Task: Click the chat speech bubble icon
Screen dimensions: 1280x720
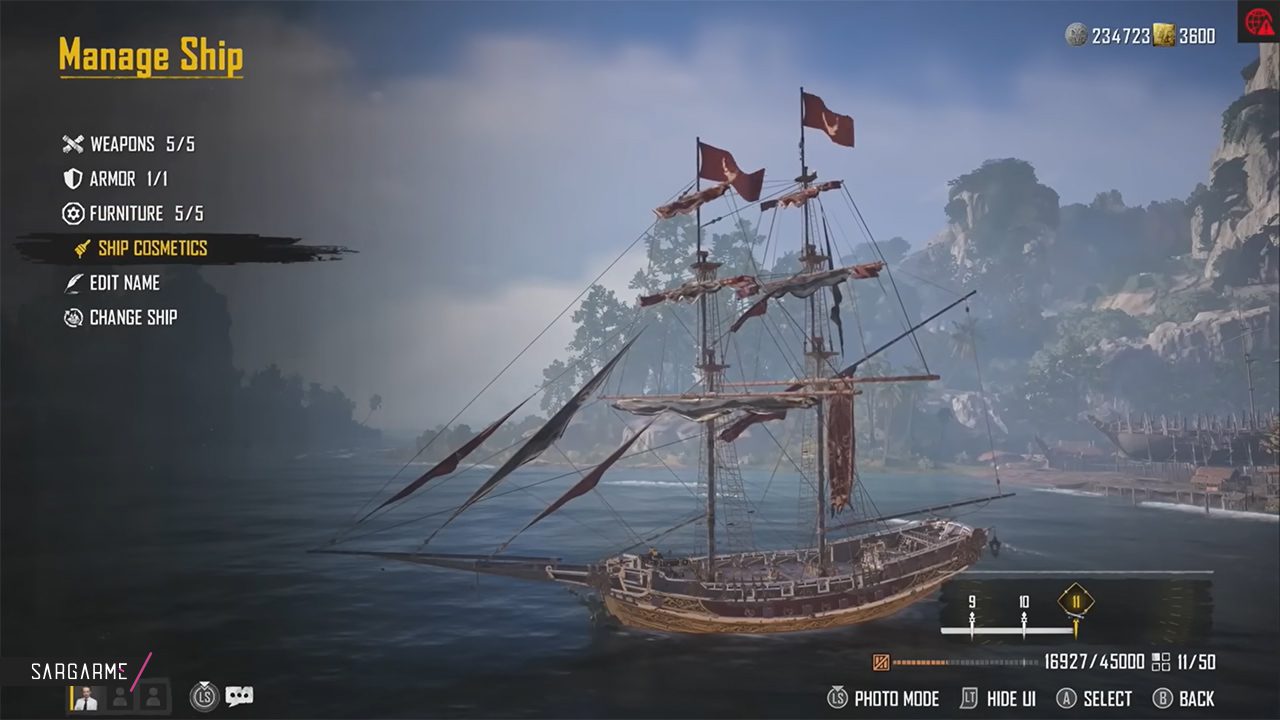Action: (239, 696)
